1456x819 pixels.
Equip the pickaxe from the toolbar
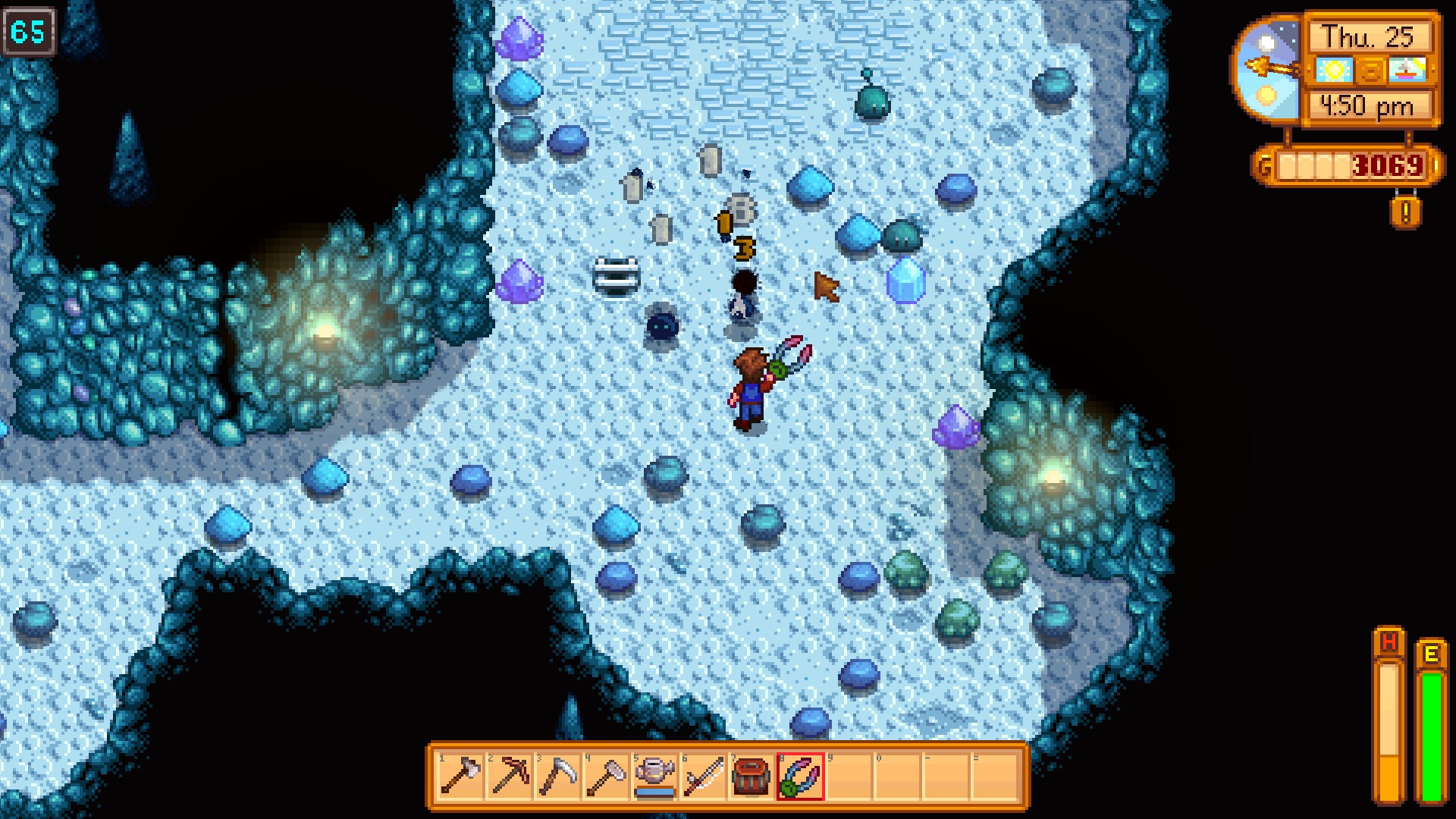pos(509,776)
